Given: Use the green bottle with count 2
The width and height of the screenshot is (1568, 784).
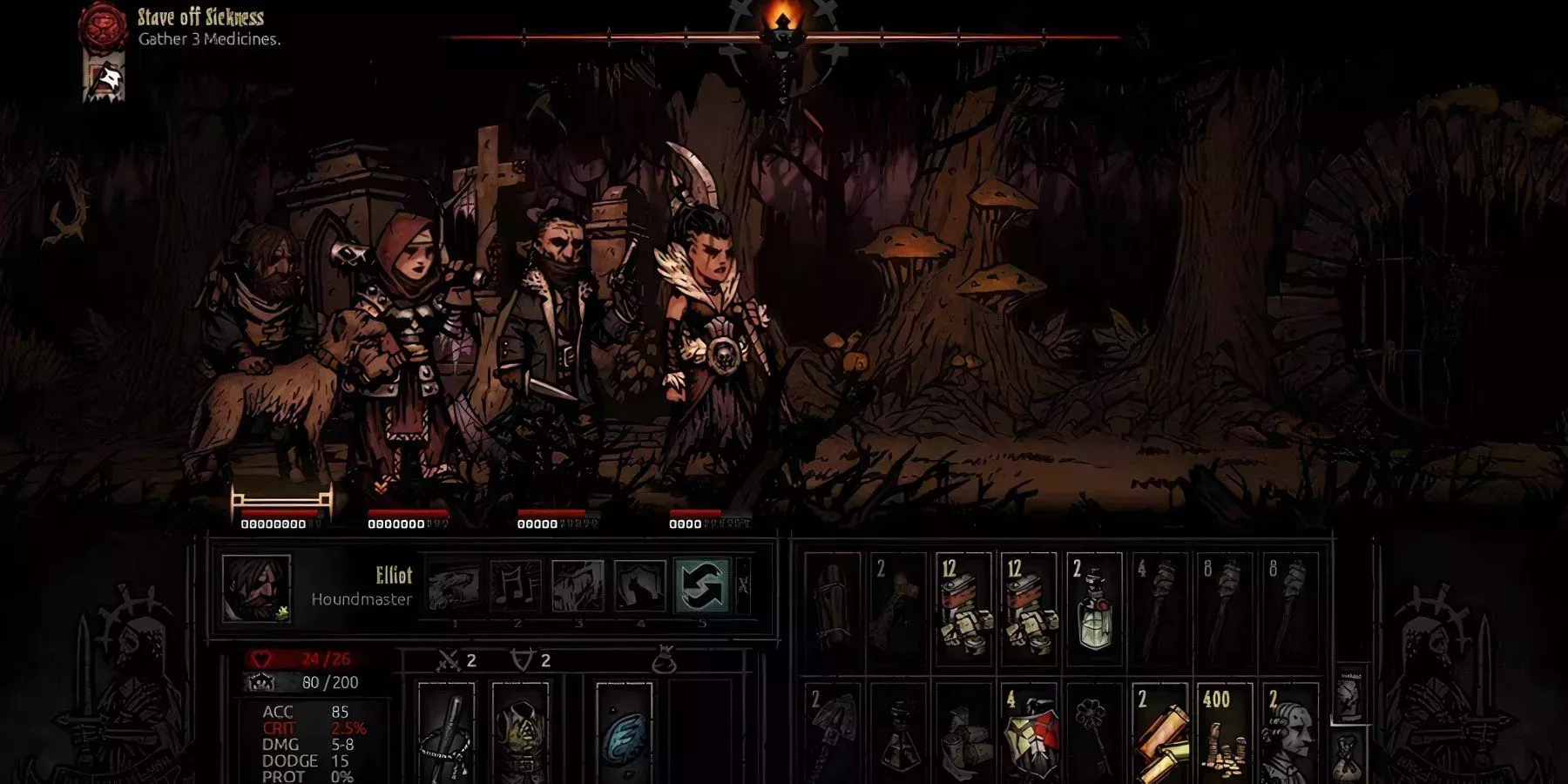Looking at the screenshot, I should [1094, 610].
